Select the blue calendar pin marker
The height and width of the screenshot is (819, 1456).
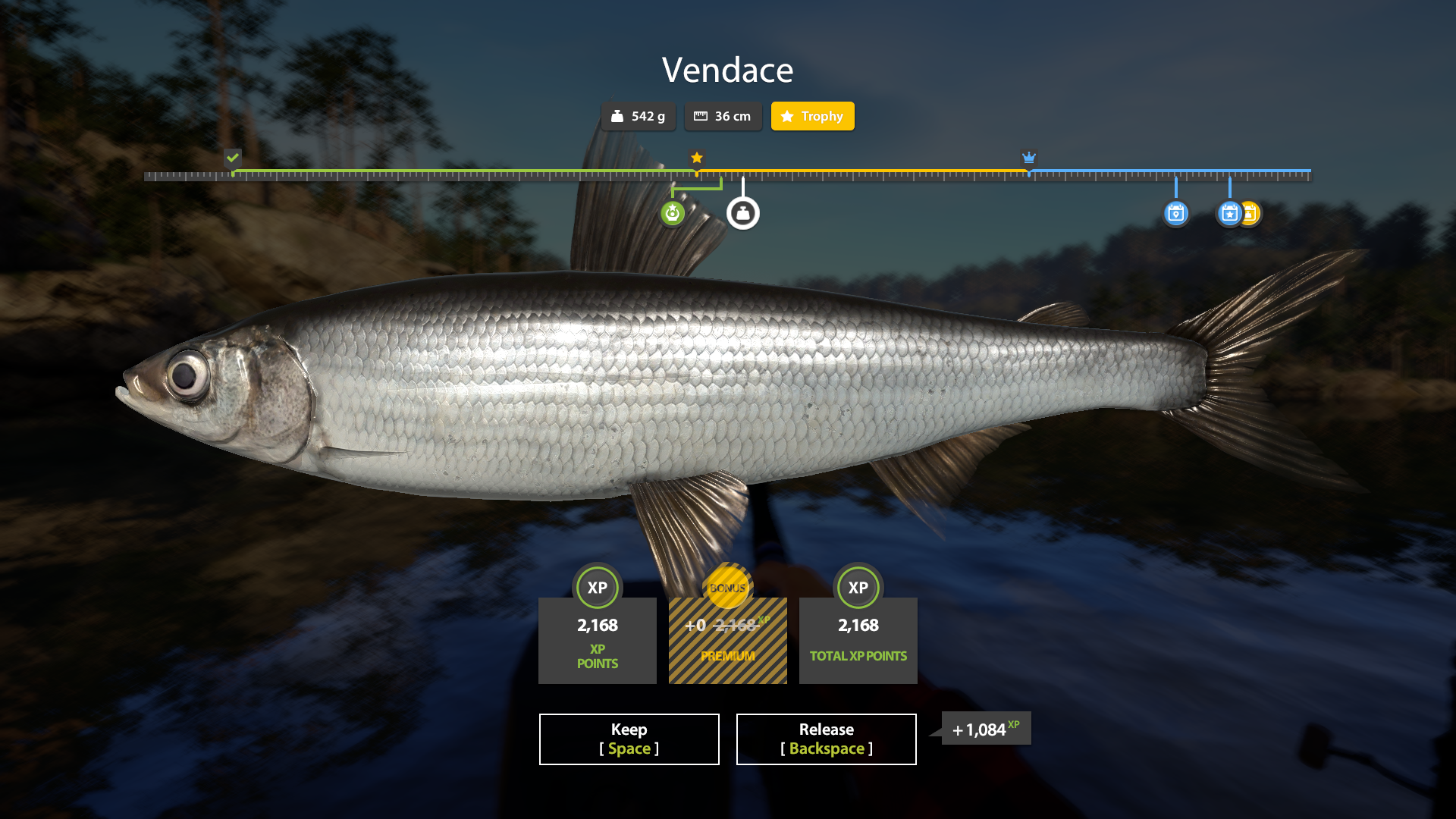[1175, 214]
